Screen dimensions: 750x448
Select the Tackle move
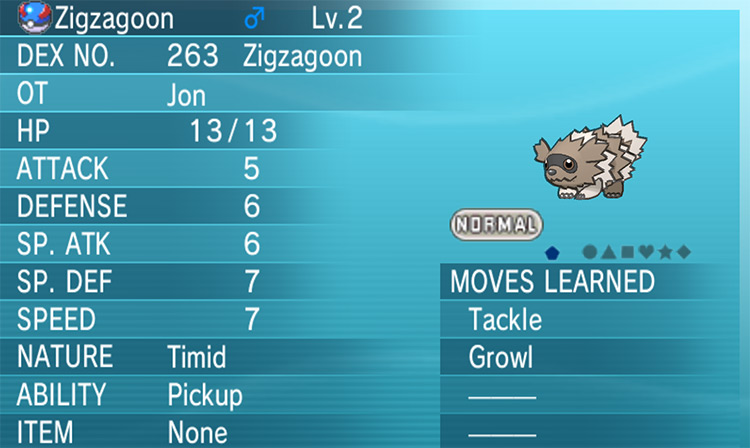(505, 320)
